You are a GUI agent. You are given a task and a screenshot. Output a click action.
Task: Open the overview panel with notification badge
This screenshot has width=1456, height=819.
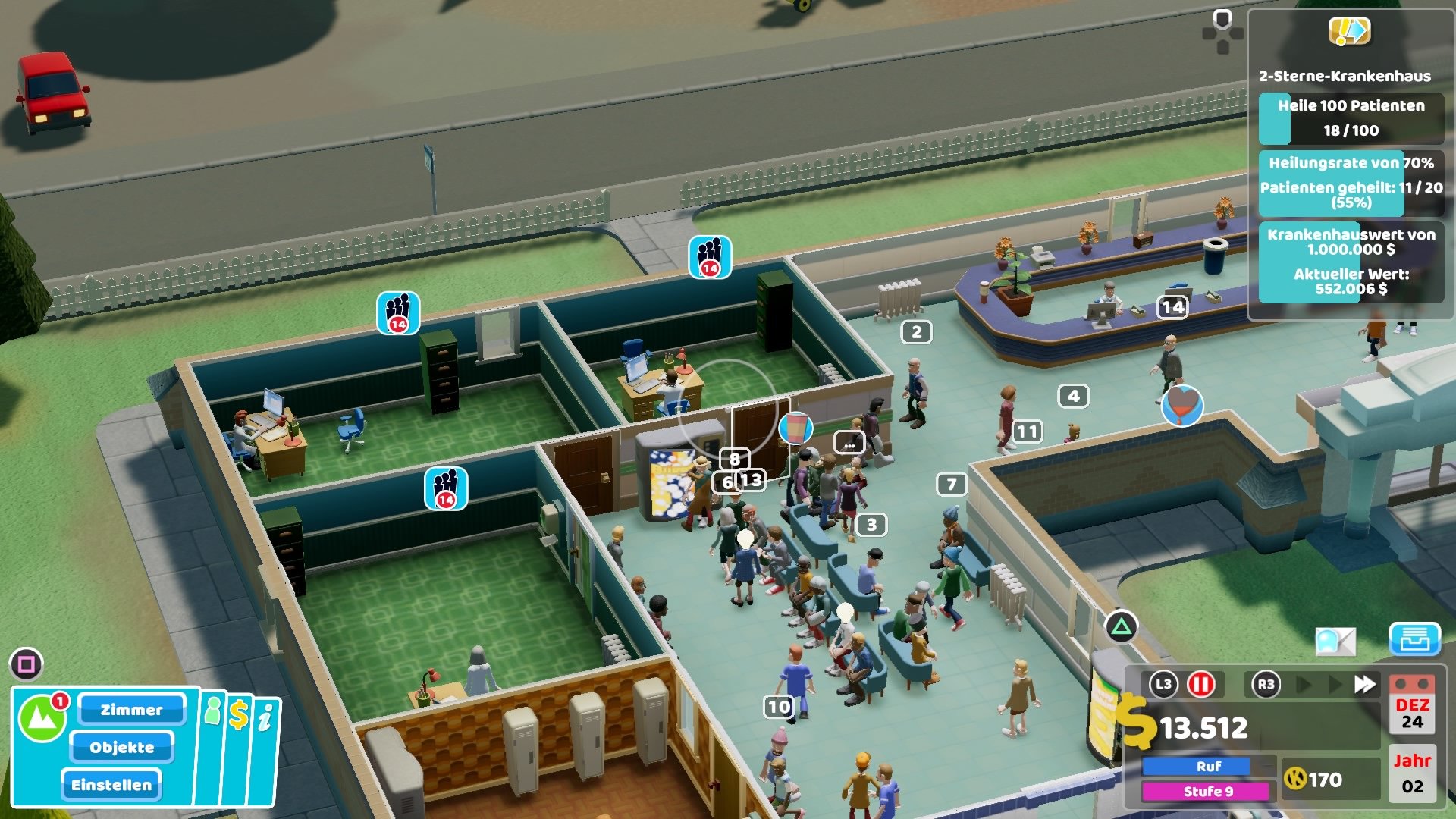[x=42, y=714]
